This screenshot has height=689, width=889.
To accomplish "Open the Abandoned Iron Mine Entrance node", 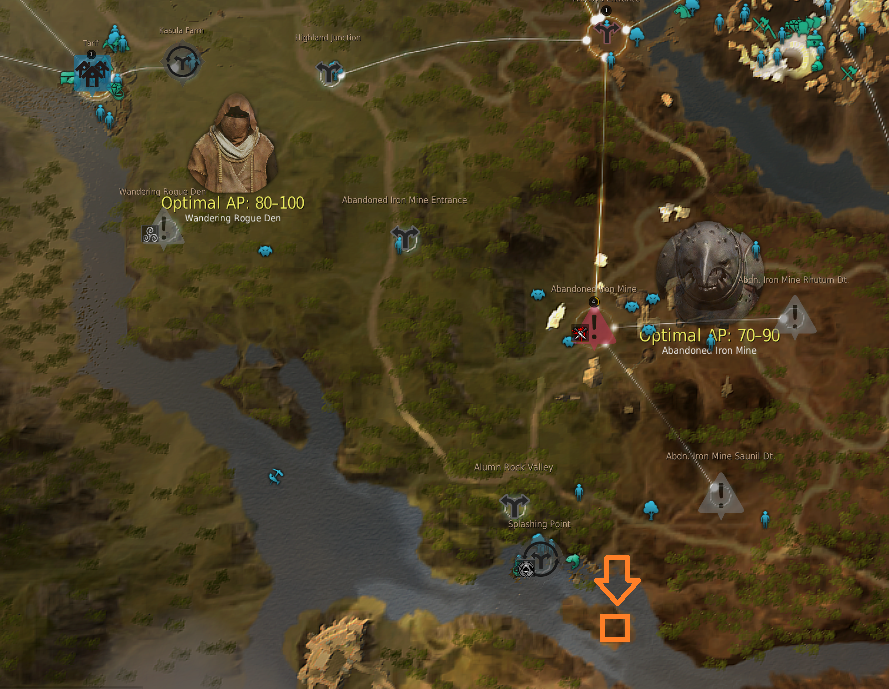I will pyautogui.click(x=405, y=237).
